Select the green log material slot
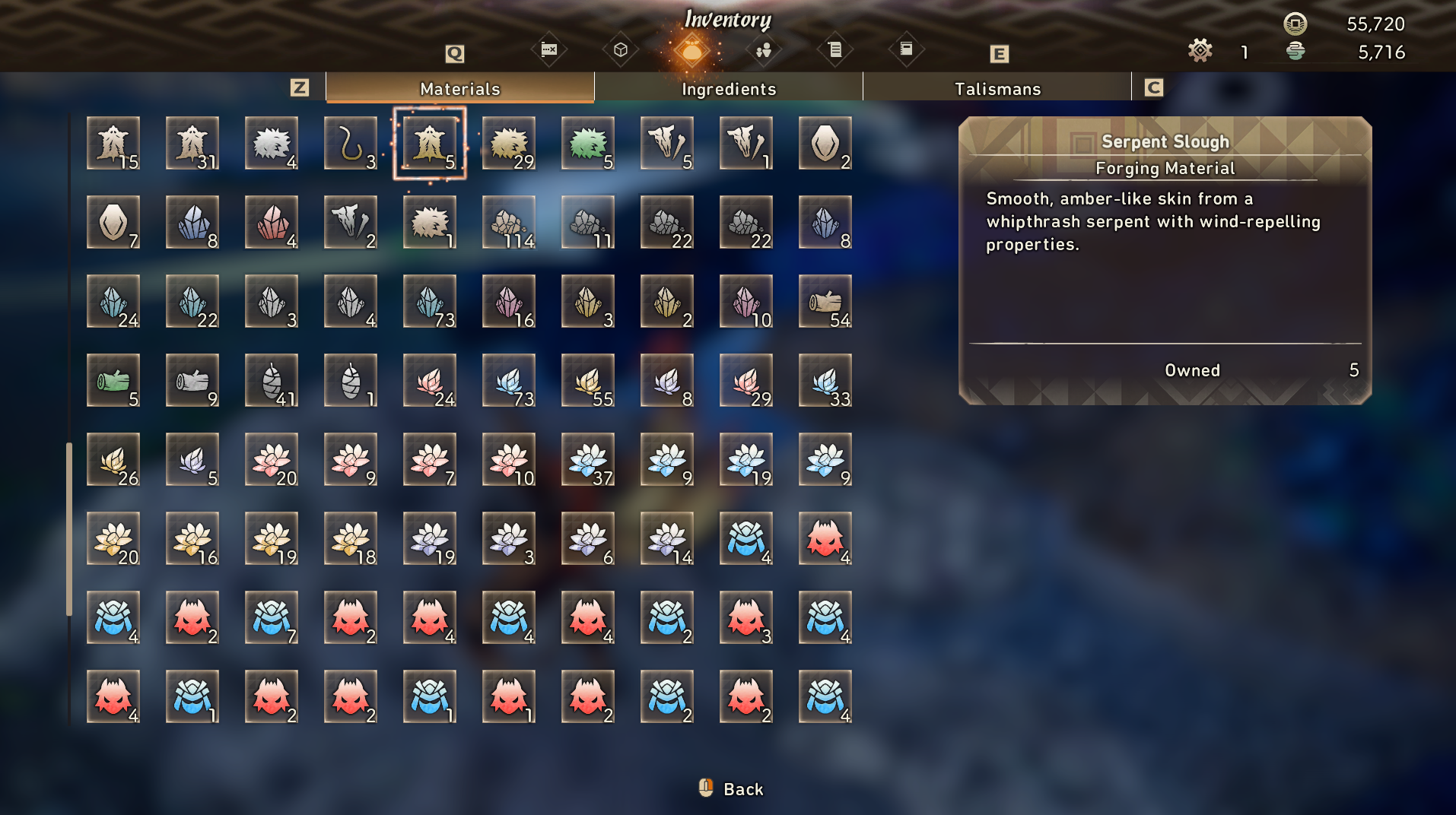The width and height of the screenshot is (1456, 815). [113, 380]
